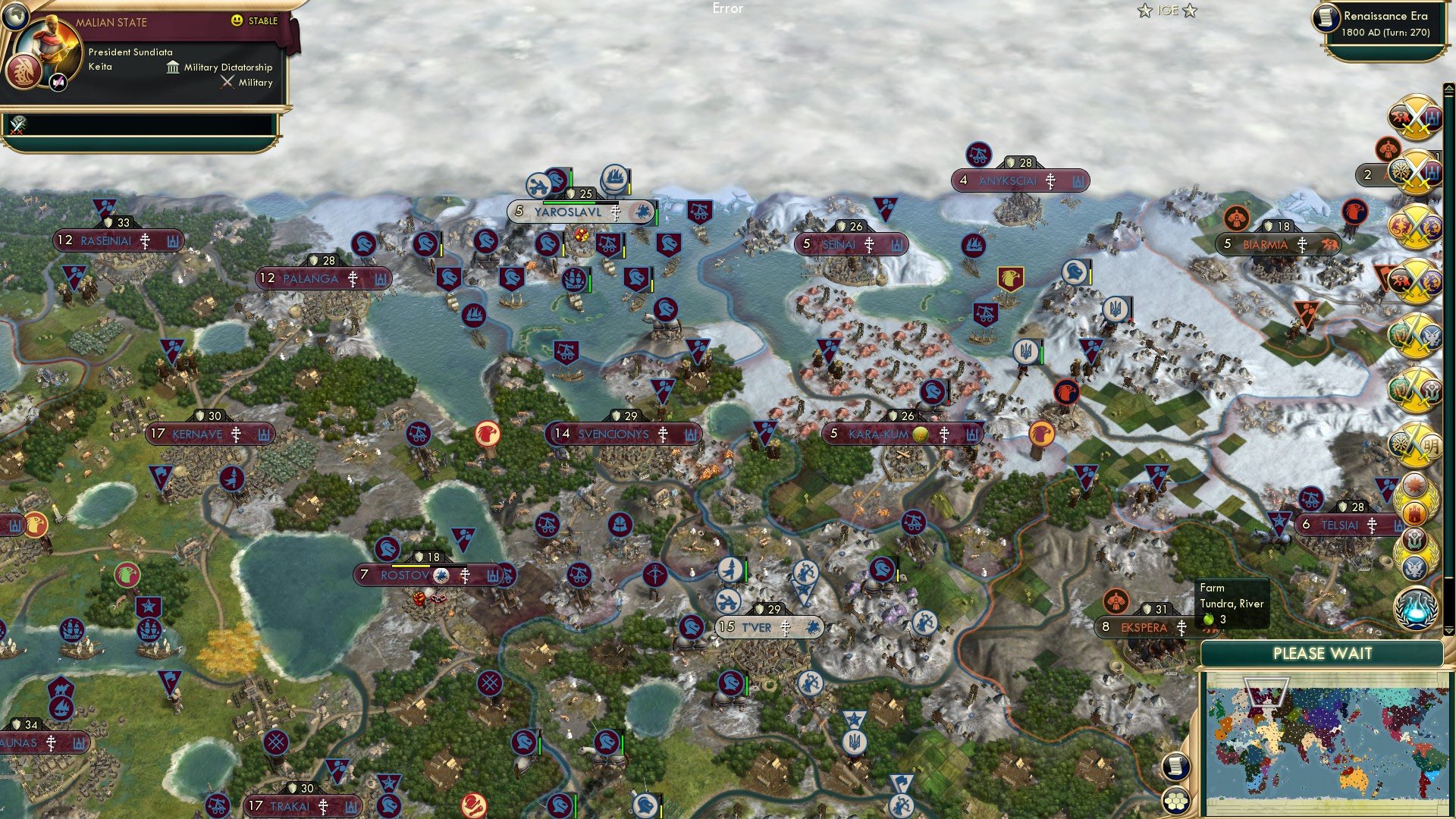Image resolution: width=1456 pixels, height=819 pixels.
Task: Toggle the hex grid overlay icon
Action: click(x=1175, y=802)
